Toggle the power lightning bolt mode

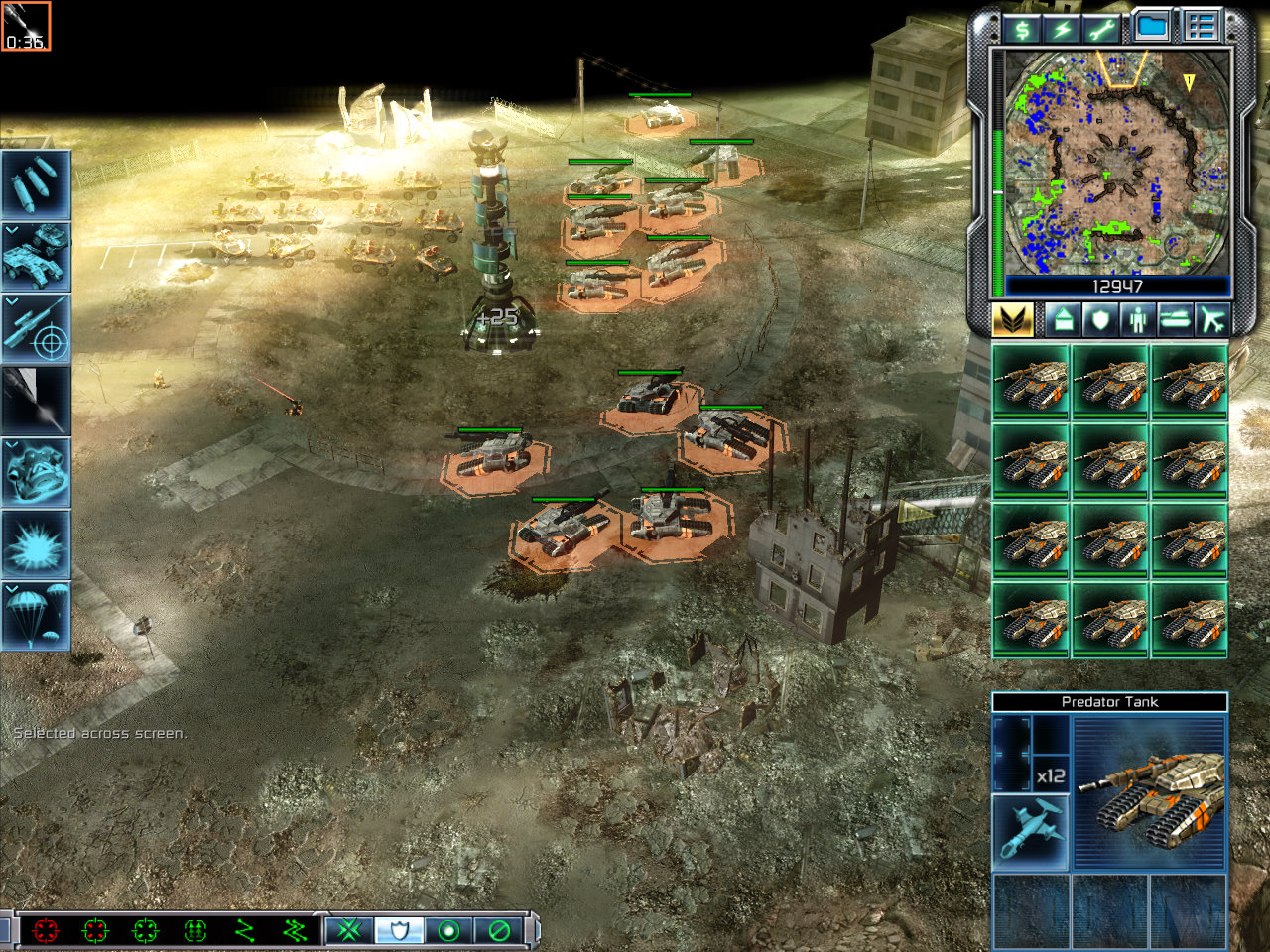1061,29
